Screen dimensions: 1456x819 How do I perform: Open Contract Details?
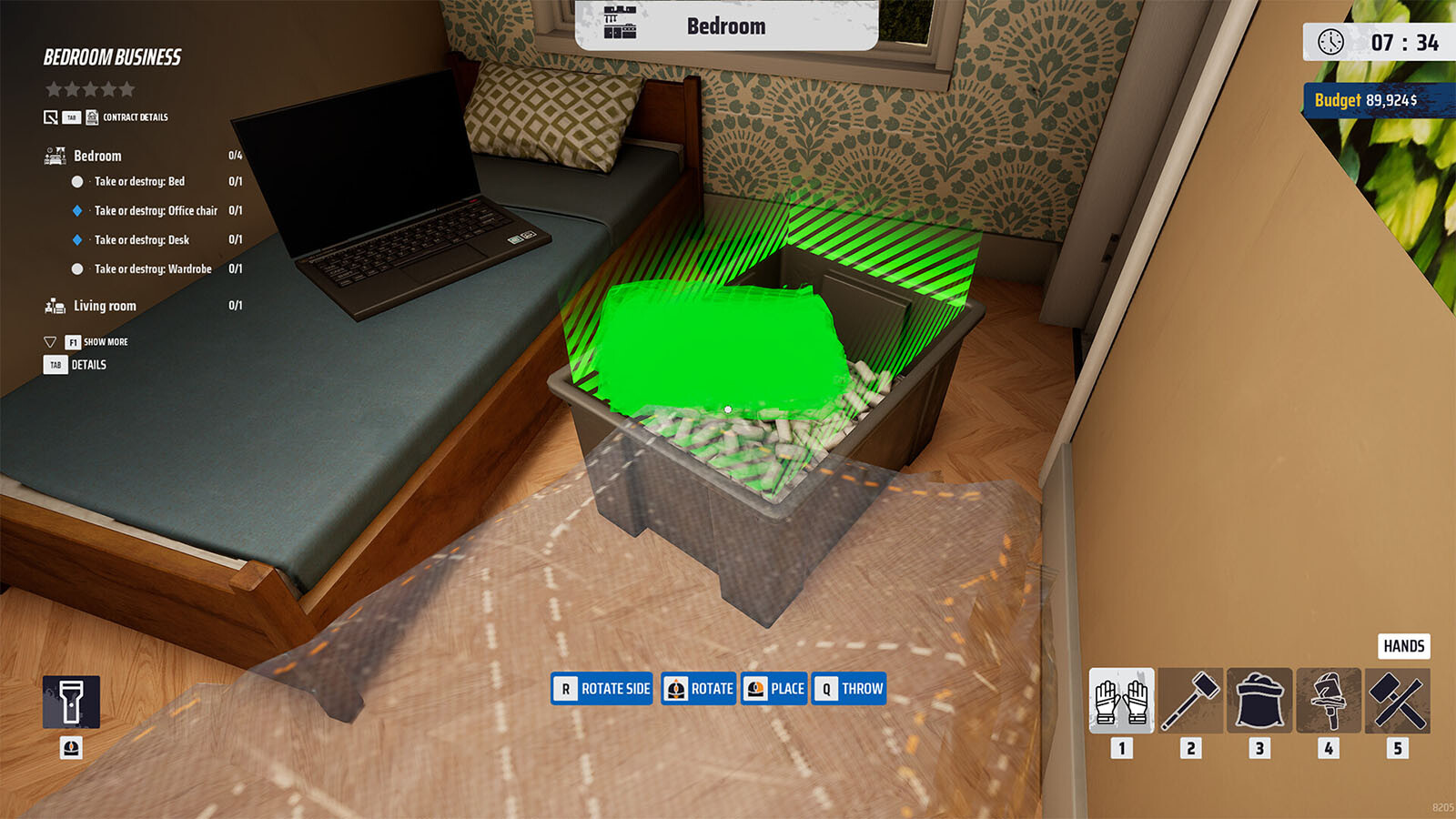134,117
